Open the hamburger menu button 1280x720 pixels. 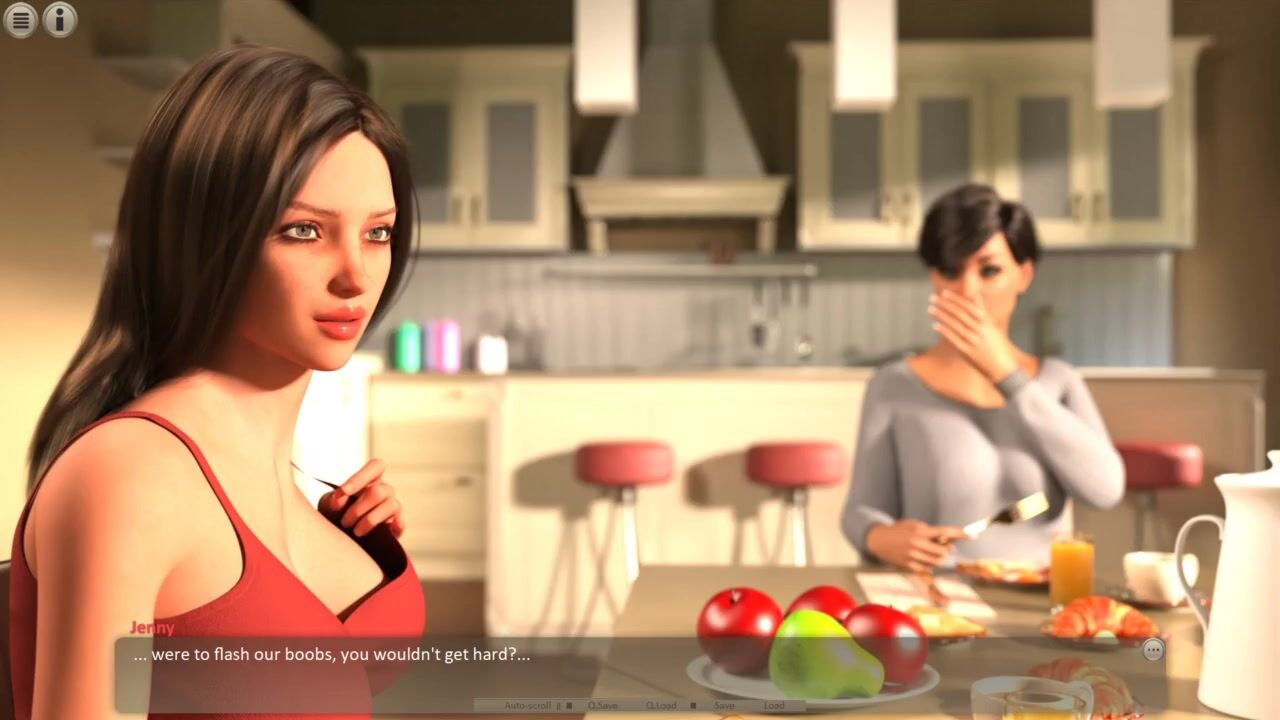pos(20,19)
